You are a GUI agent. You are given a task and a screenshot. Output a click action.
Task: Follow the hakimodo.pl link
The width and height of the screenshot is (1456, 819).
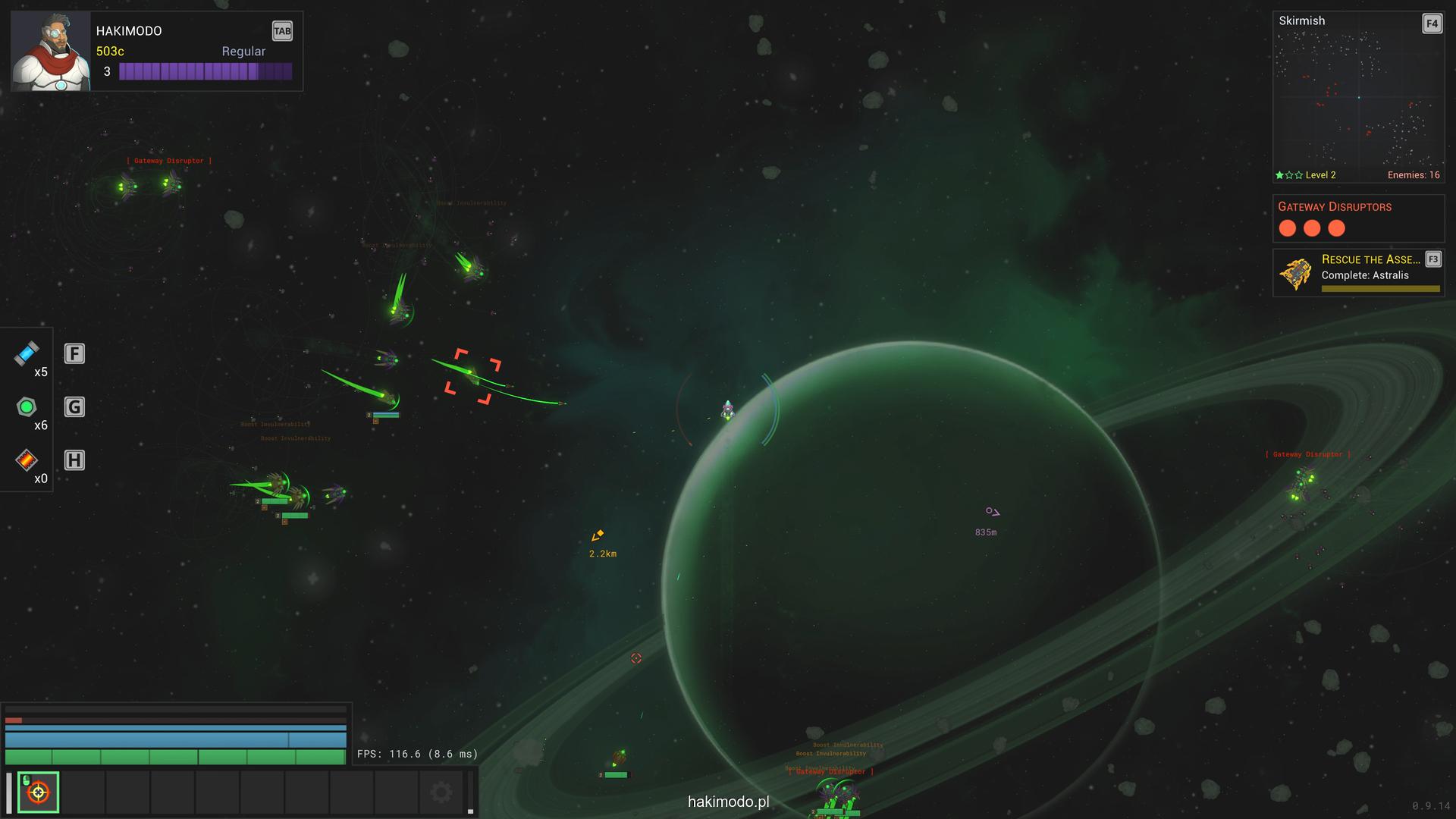click(728, 802)
